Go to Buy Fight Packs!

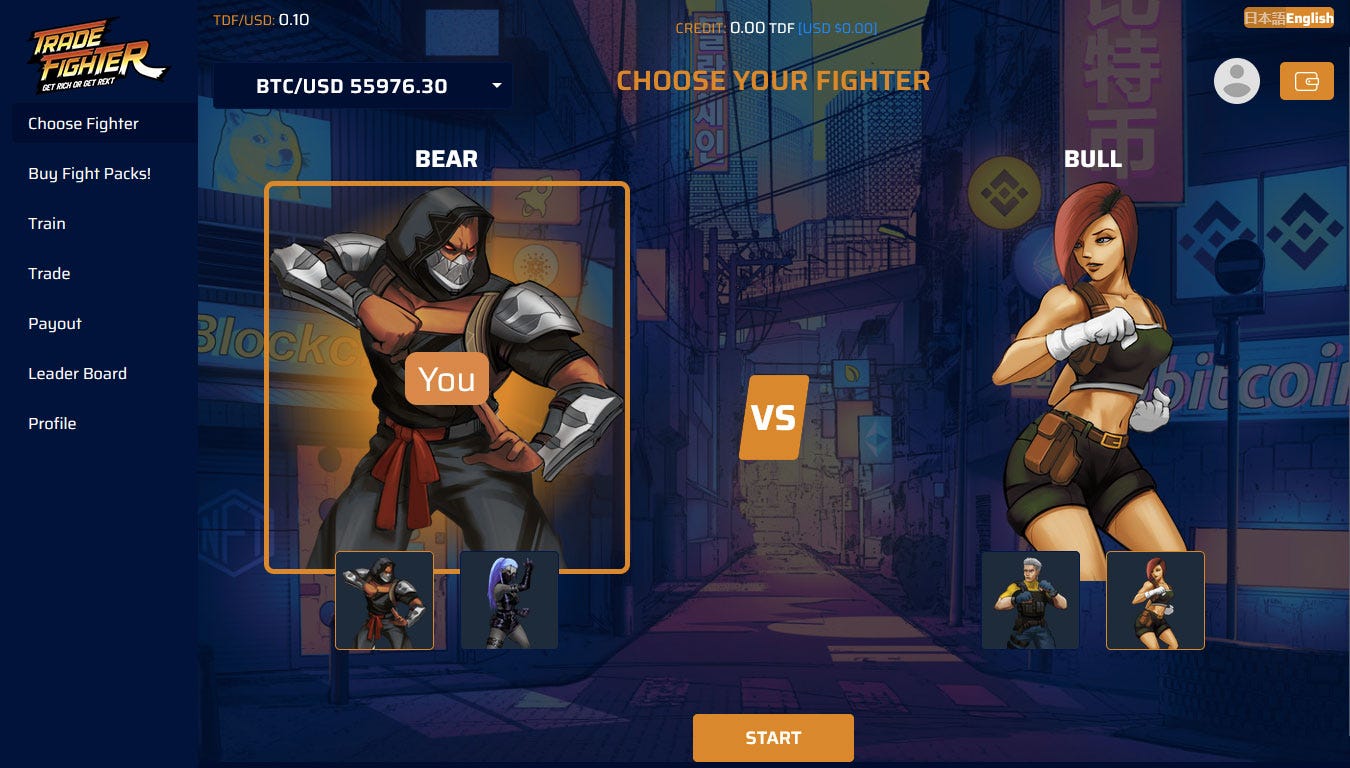click(90, 174)
